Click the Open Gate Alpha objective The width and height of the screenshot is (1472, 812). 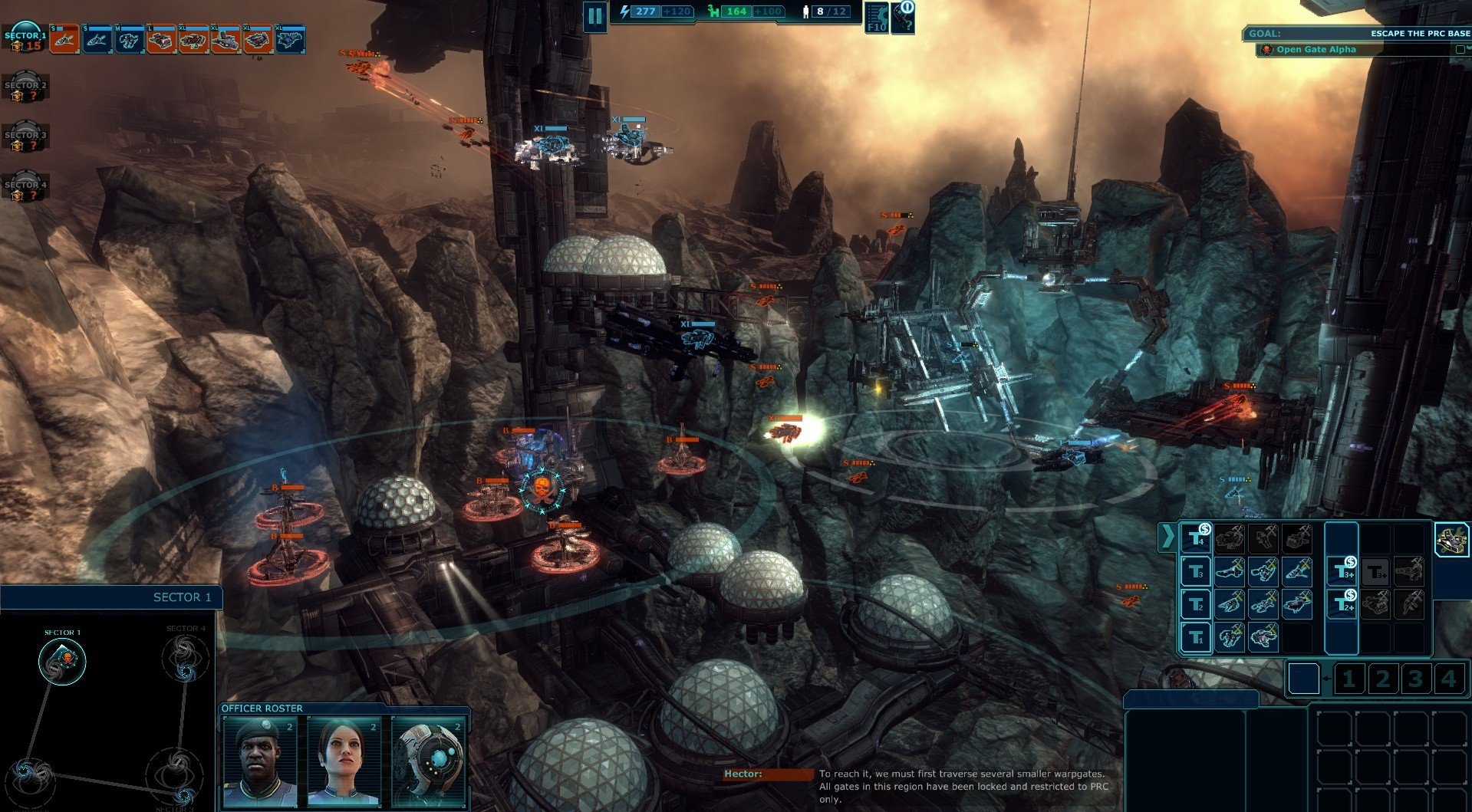[x=1316, y=50]
